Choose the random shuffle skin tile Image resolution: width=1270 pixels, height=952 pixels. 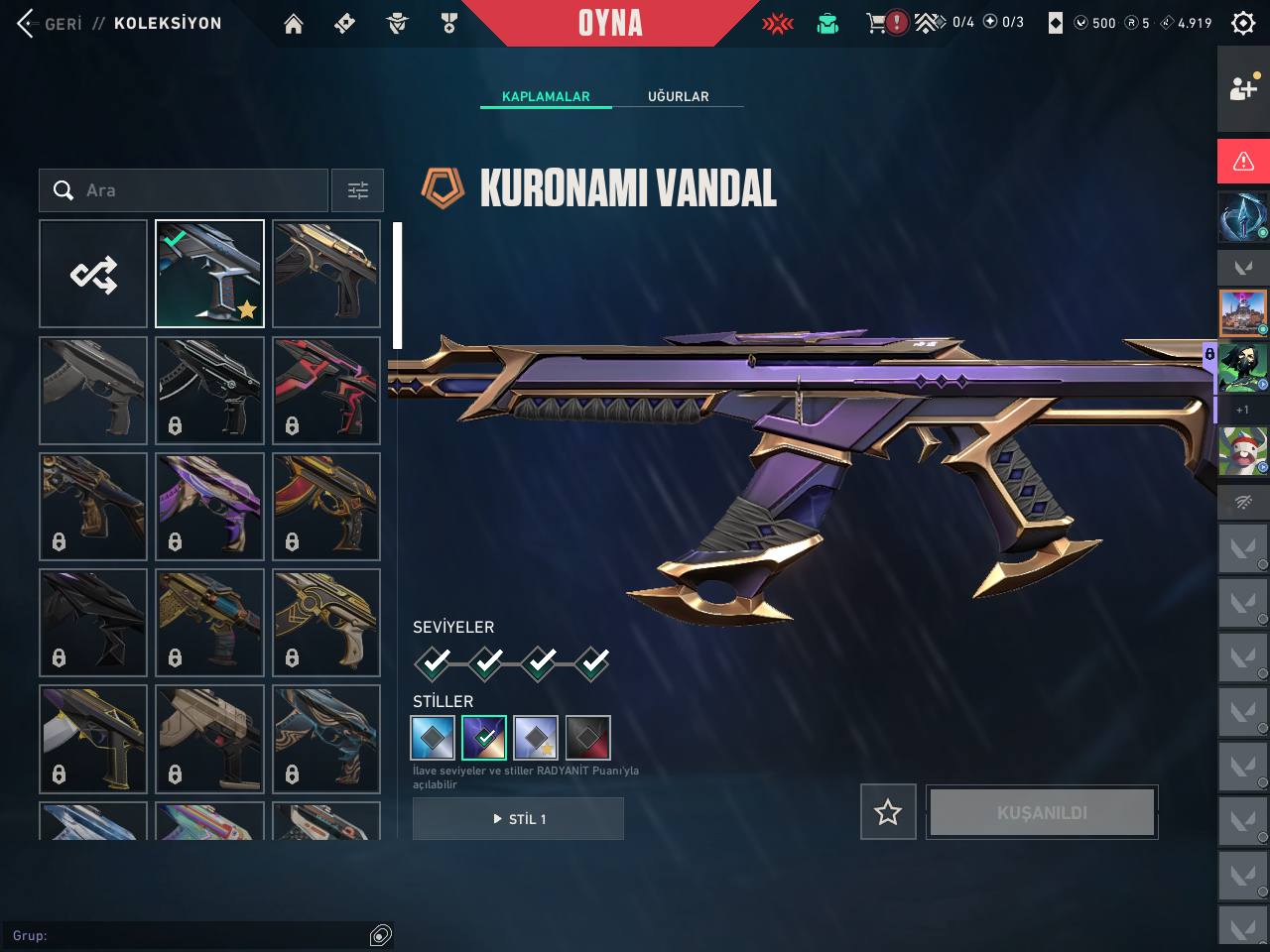pyautogui.click(x=93, y=274)
